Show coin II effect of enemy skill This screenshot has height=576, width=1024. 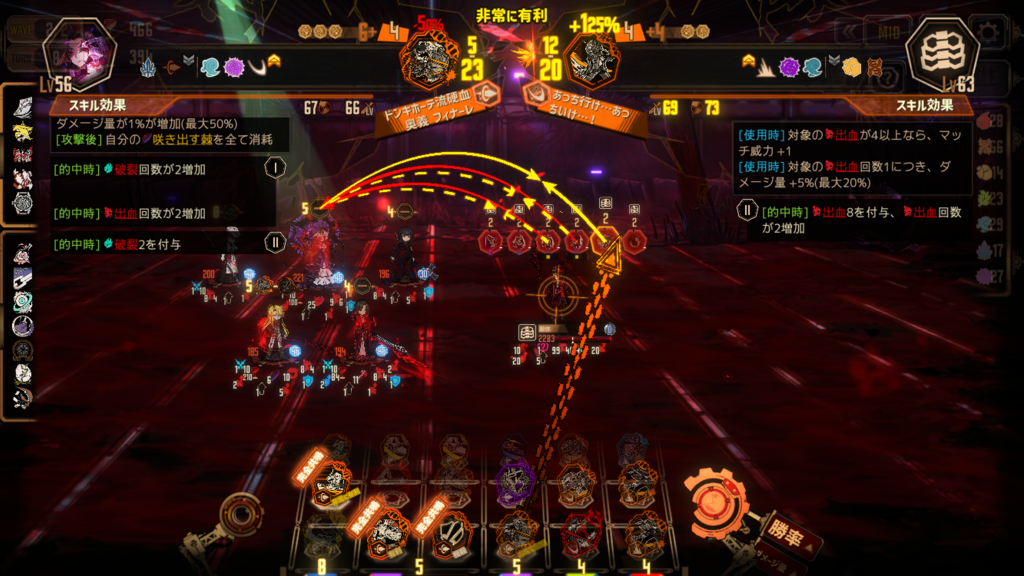tap(746, 211)
